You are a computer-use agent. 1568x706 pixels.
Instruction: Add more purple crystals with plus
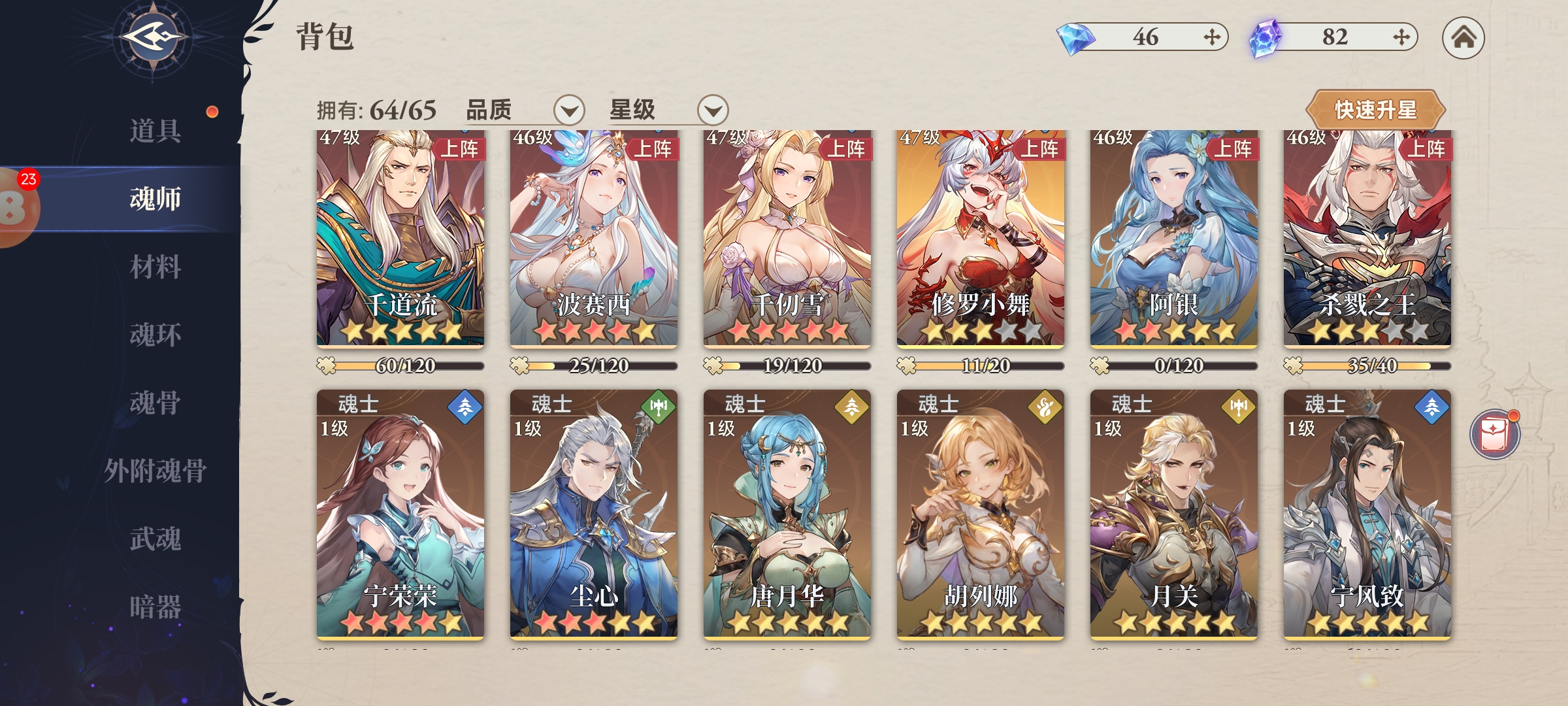point(1401,37)
